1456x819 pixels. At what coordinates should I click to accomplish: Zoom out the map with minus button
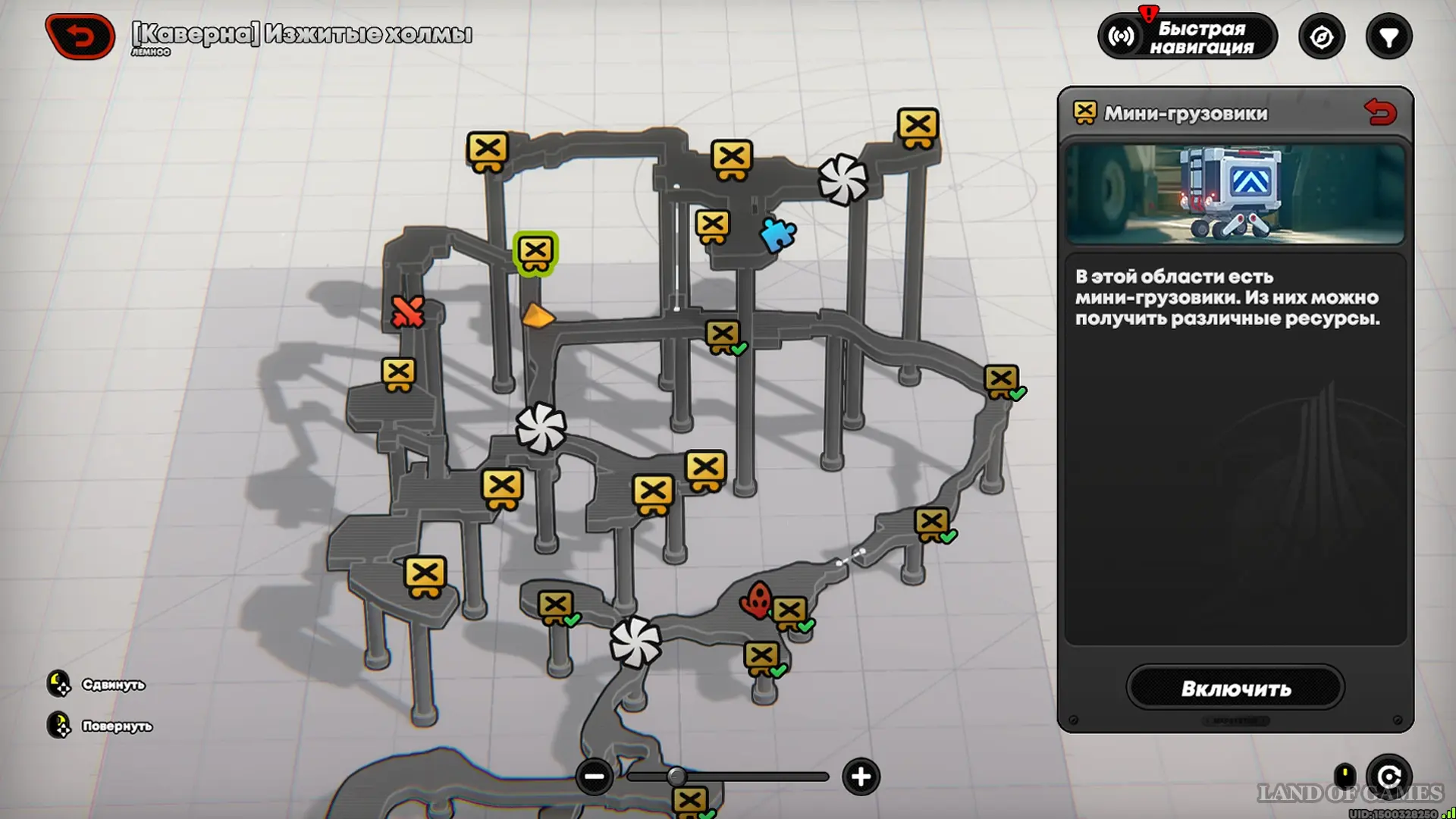pos(594,777)
